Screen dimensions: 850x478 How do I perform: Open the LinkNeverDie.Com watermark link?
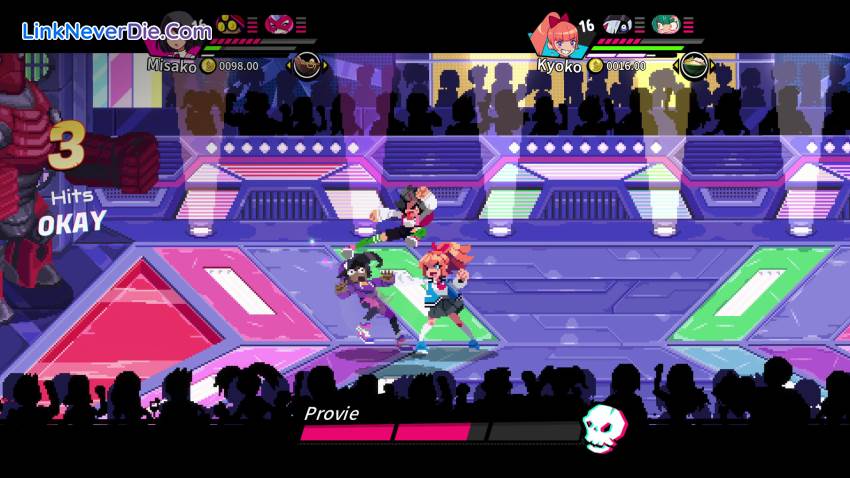click(117, 31)
